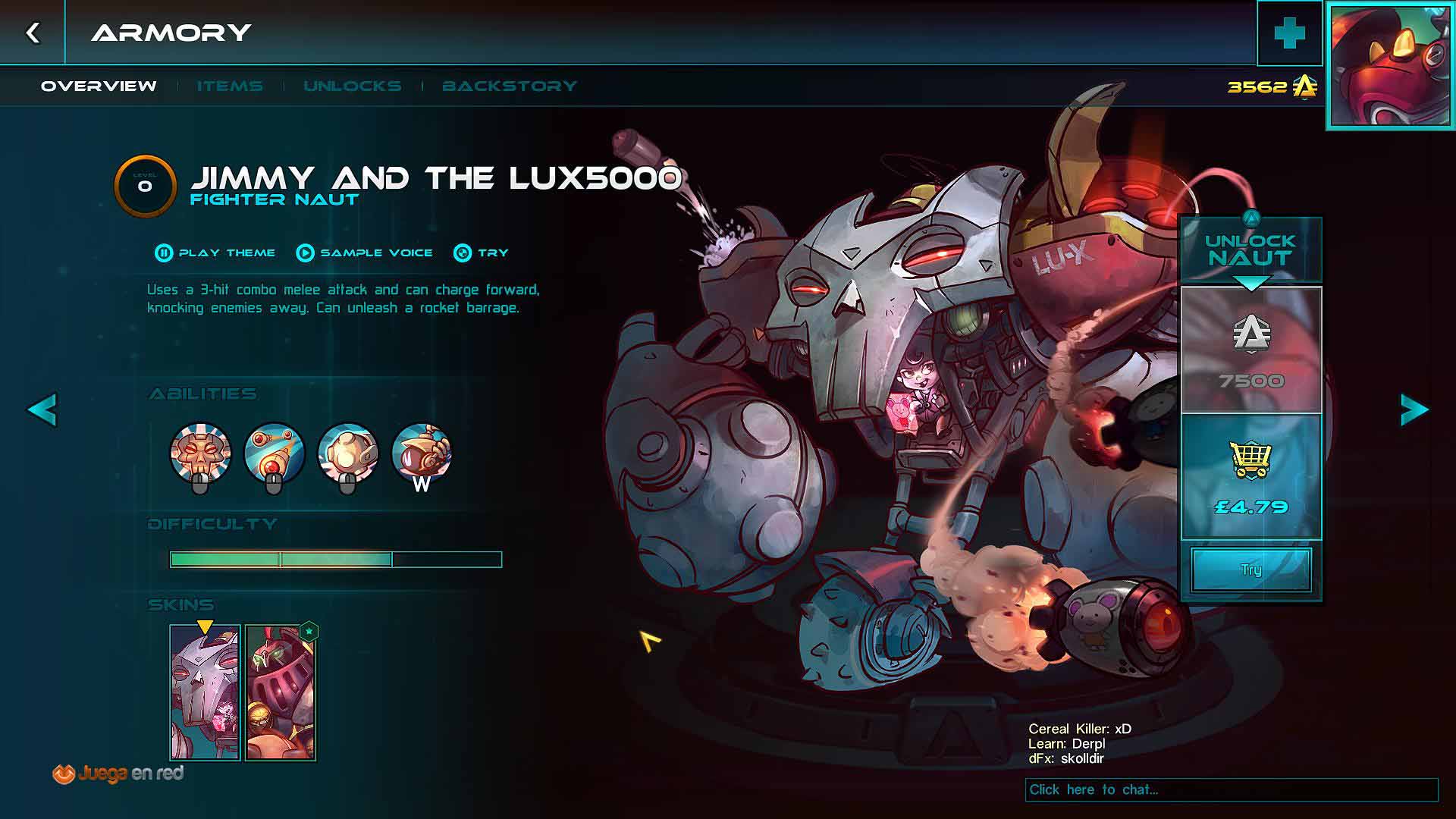The width and height of the screenshot is (1456, 819).
Task: Show the next naut with right arrow
Action: [1414, 410]
